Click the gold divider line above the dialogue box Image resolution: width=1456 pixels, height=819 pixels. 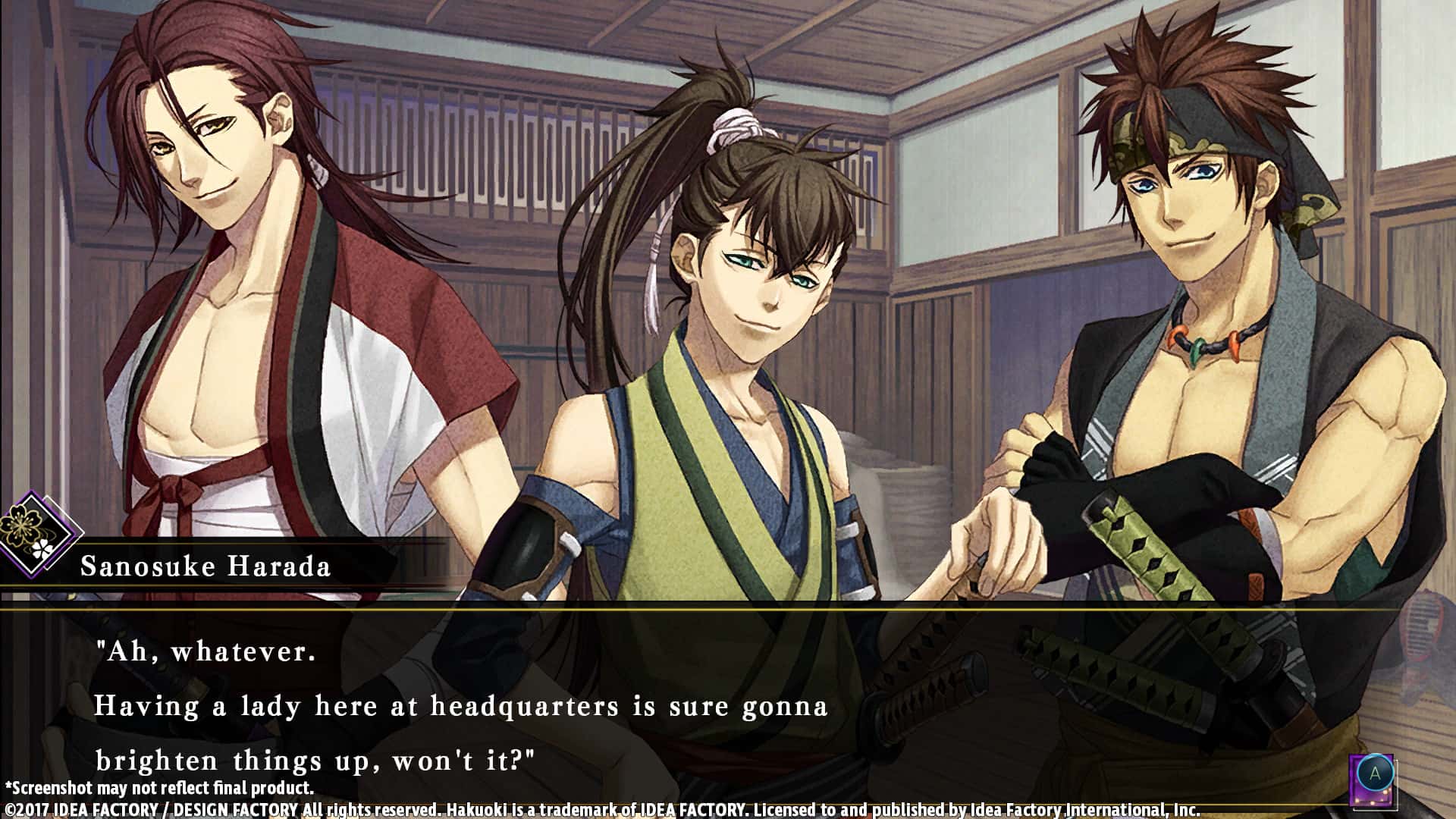tap(728, 609)
